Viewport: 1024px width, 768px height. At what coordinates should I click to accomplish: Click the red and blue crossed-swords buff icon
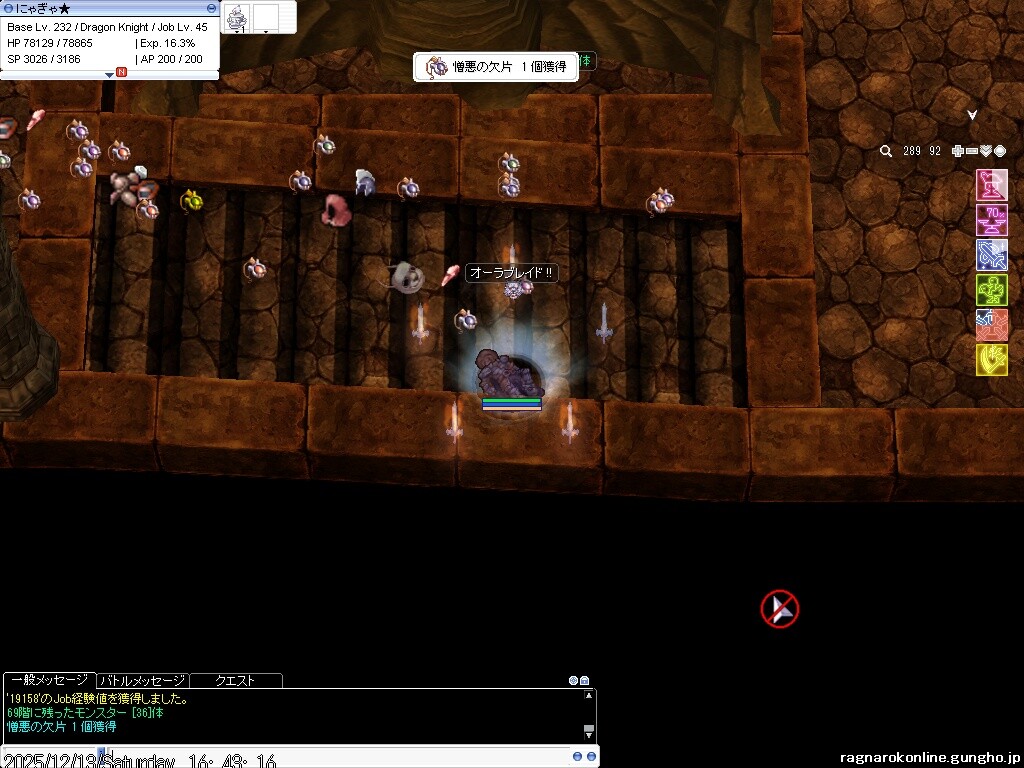[991, 325]
